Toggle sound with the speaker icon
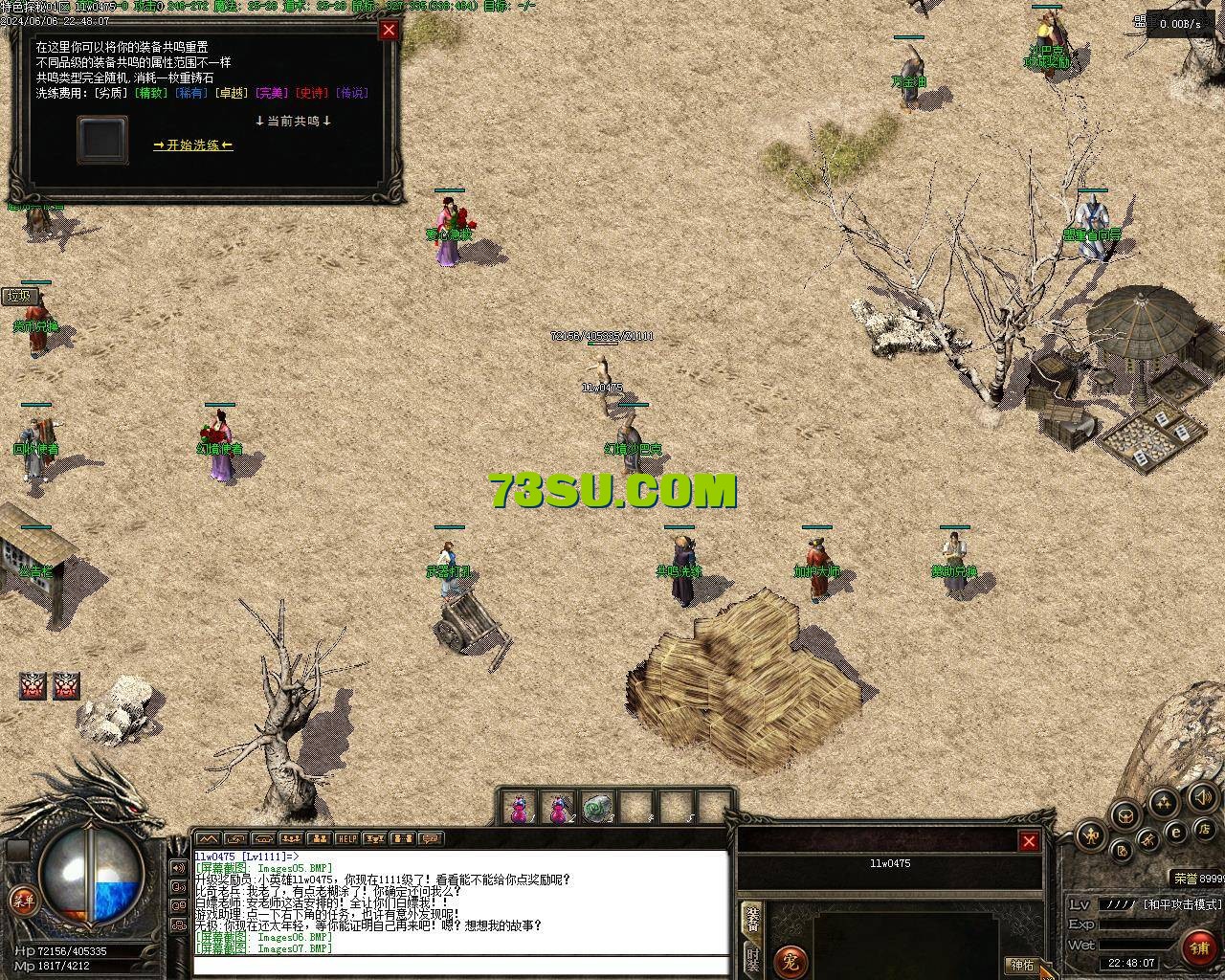This screenshot has height=980, width=1225. pyautogui.click(x=1202, y=796)
